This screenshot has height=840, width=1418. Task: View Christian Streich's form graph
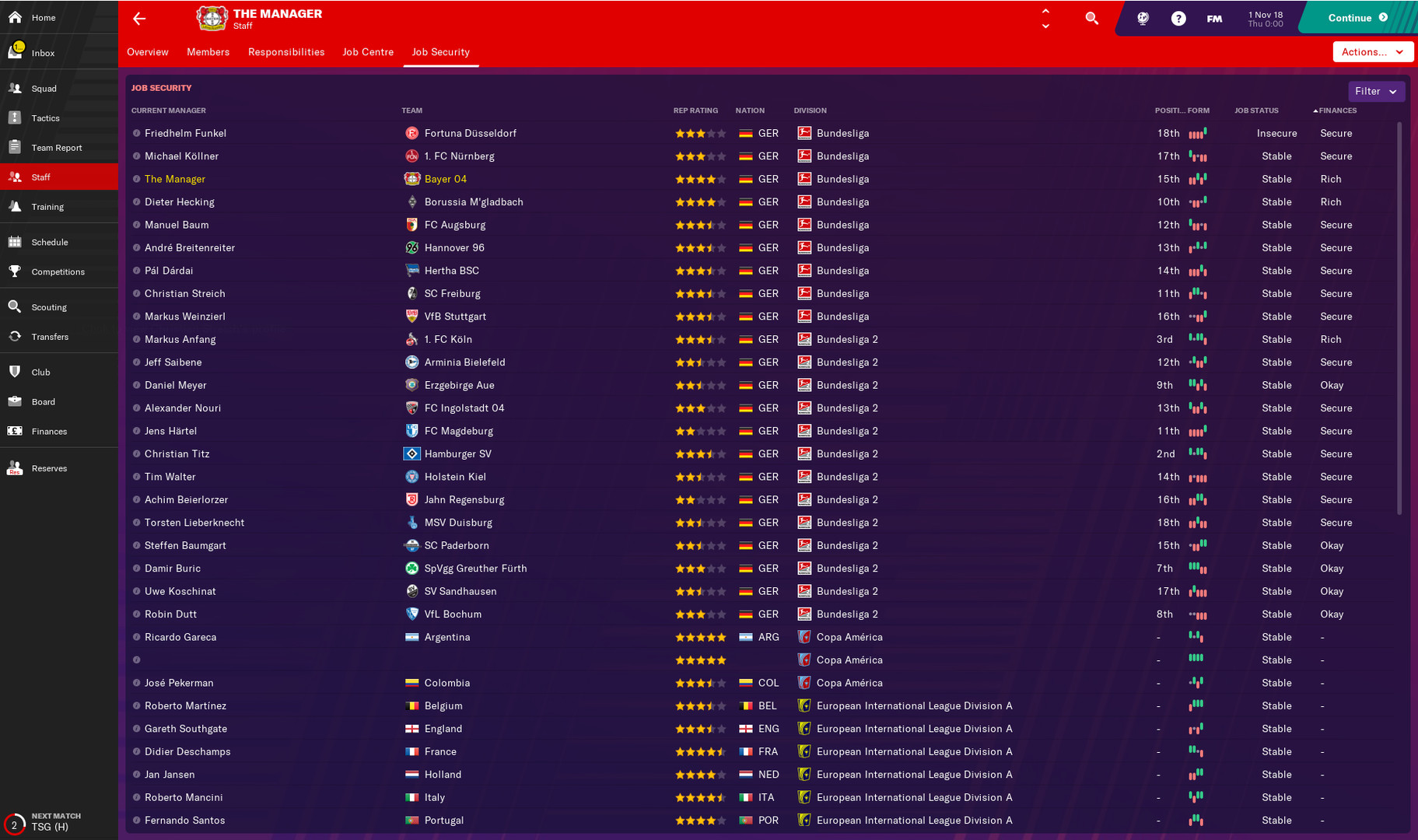(1198, 293)
